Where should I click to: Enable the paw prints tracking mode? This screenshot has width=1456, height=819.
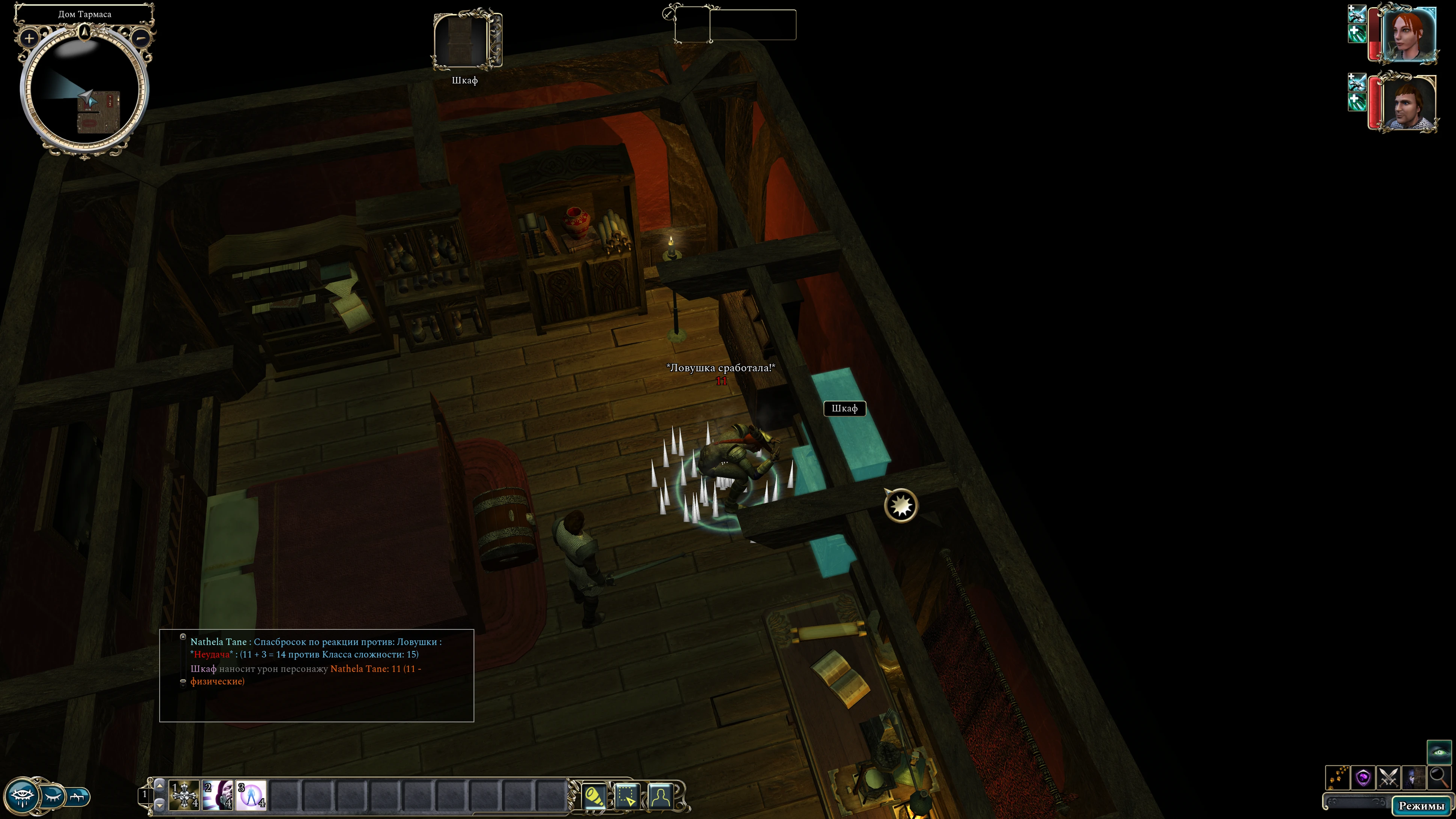pos(1337,778)
